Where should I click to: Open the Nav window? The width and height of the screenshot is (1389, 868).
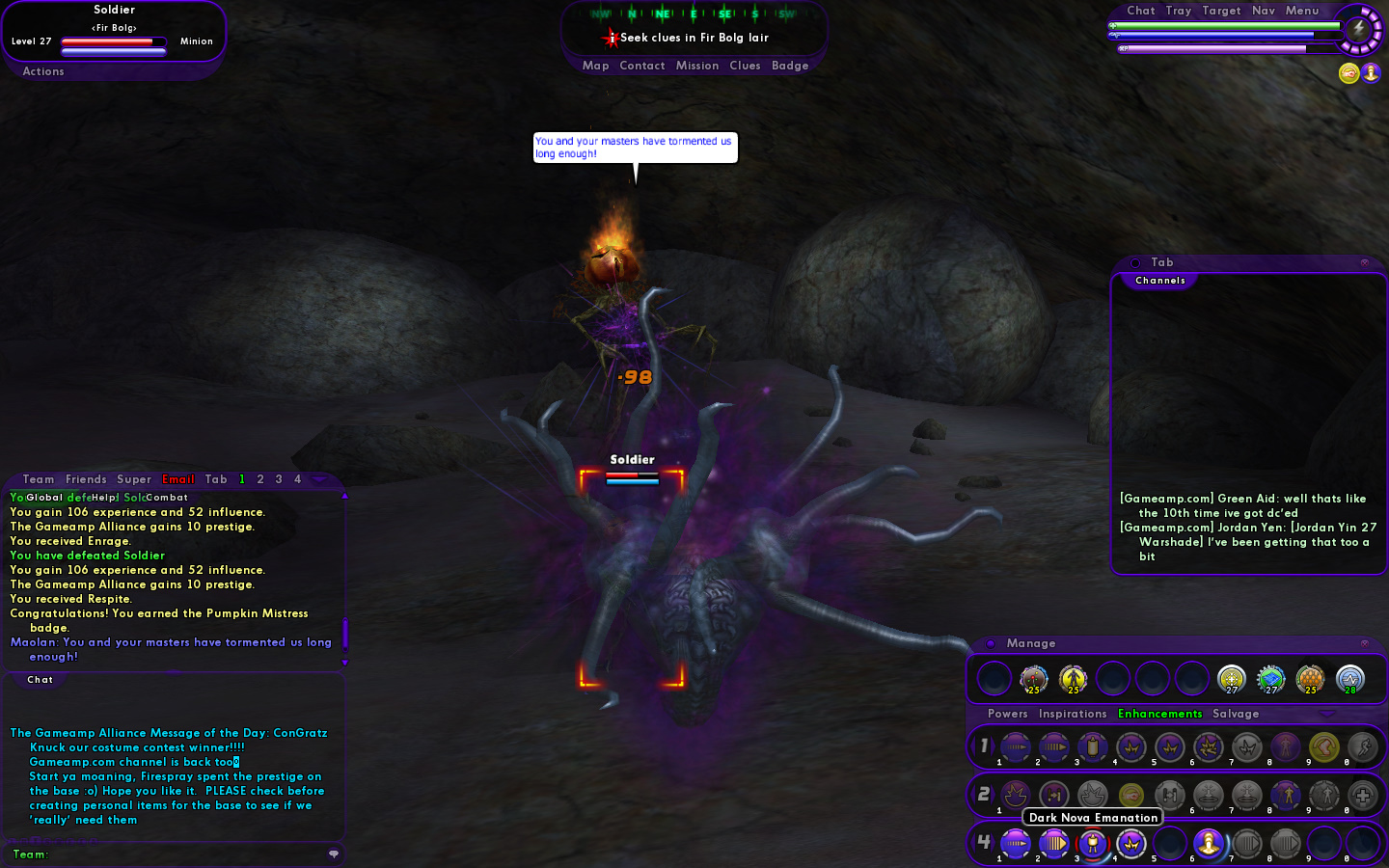[x=1264, y=11]
